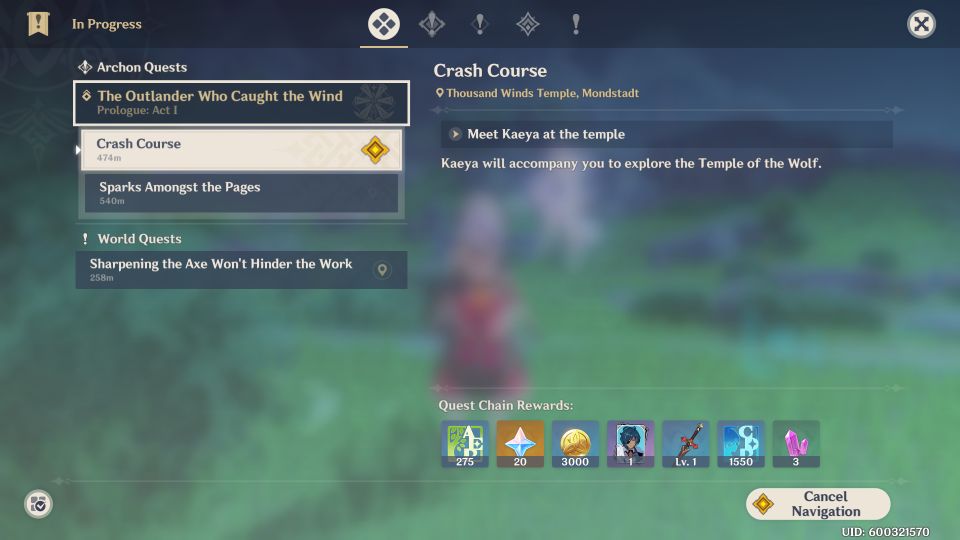Viewport: 960px width, 540px height.
Task: Select the Crash Course quest entry
Action: (220, 149)
